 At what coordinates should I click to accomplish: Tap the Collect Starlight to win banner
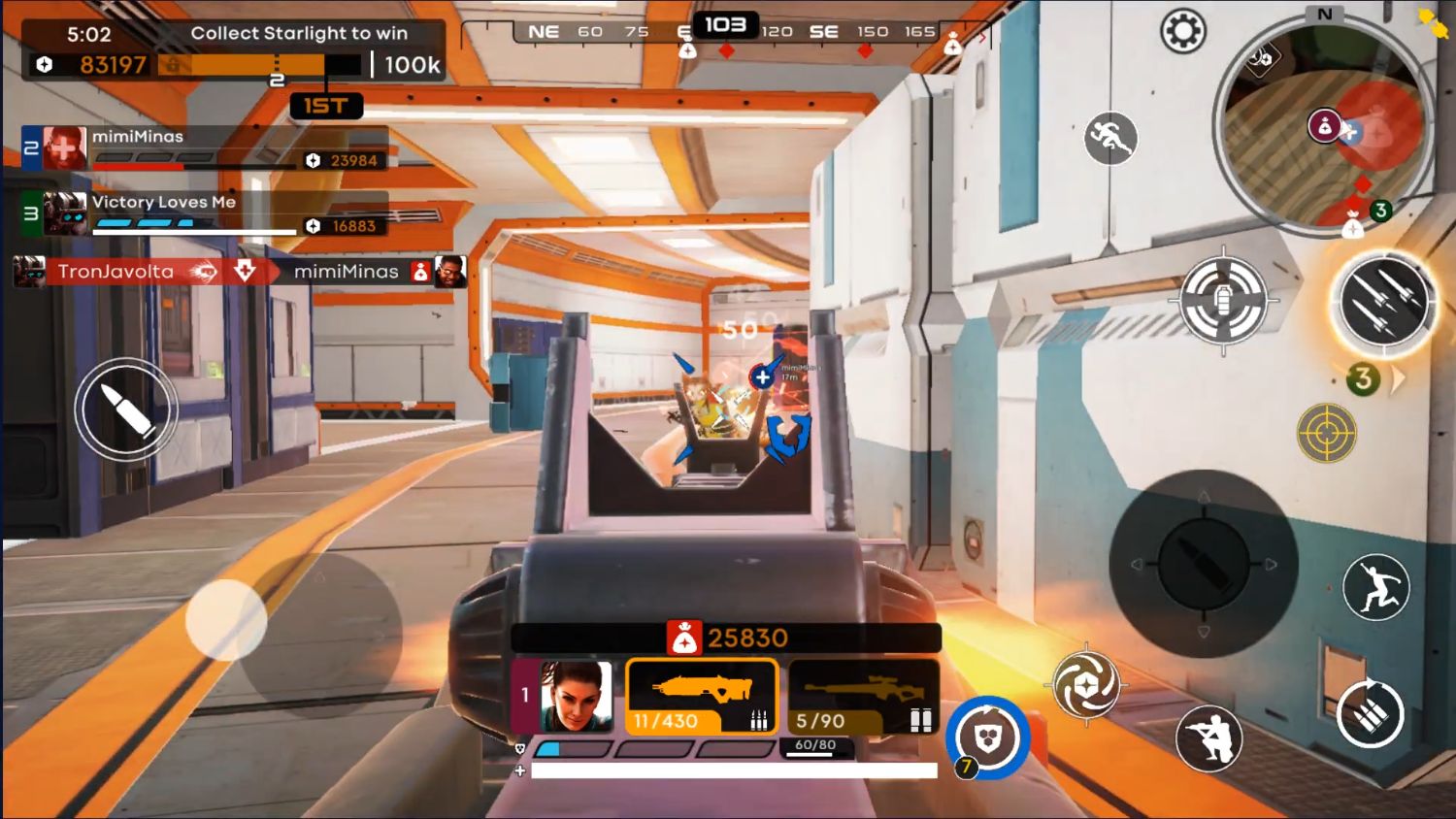coord(301,32)
